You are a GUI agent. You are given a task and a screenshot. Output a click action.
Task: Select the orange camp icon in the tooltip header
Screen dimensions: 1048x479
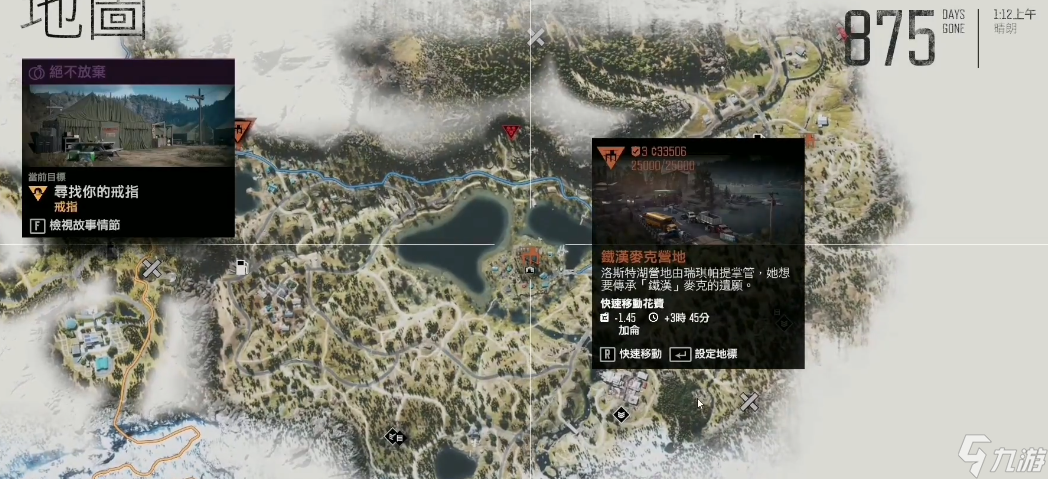pos(609,157)
